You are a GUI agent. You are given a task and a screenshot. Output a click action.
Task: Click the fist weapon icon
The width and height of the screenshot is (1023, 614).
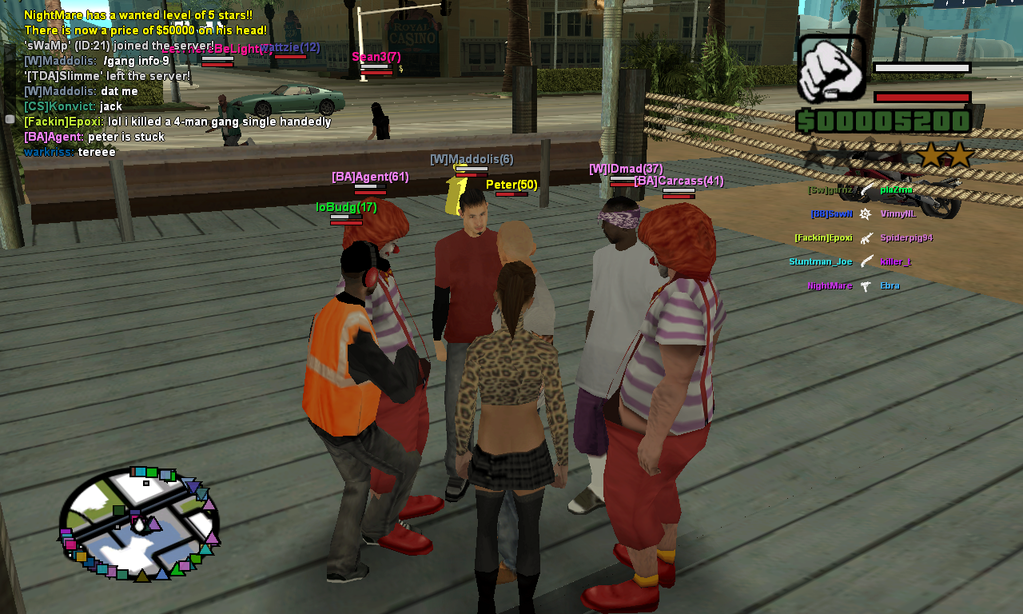(x=831, y=69)
